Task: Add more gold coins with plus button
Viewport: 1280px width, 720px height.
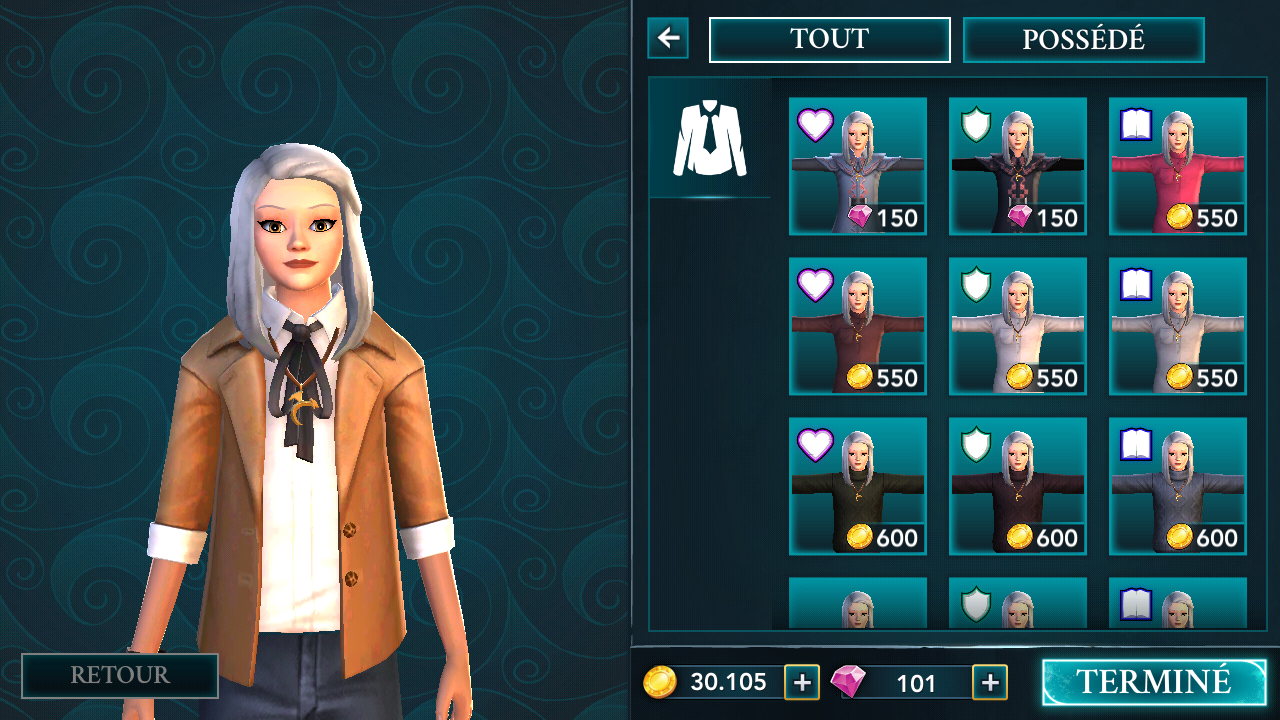Action: tap(802, 683)
